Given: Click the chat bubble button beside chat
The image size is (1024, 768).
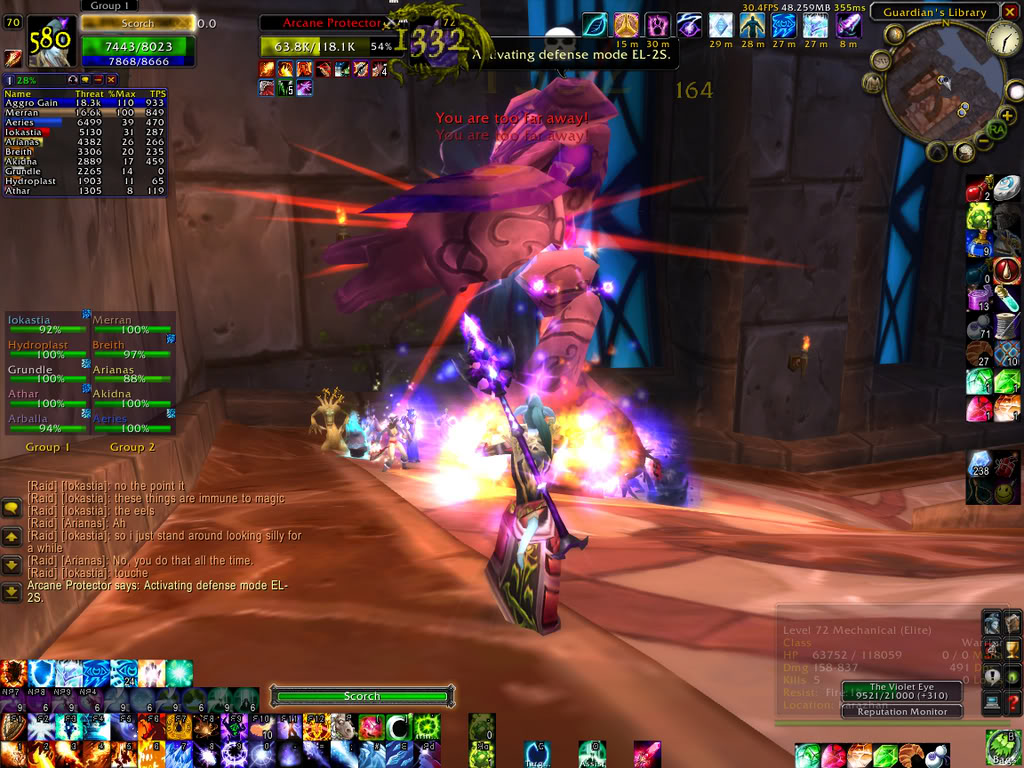Looking at the screenshot, I should click(x=12, y=509).
